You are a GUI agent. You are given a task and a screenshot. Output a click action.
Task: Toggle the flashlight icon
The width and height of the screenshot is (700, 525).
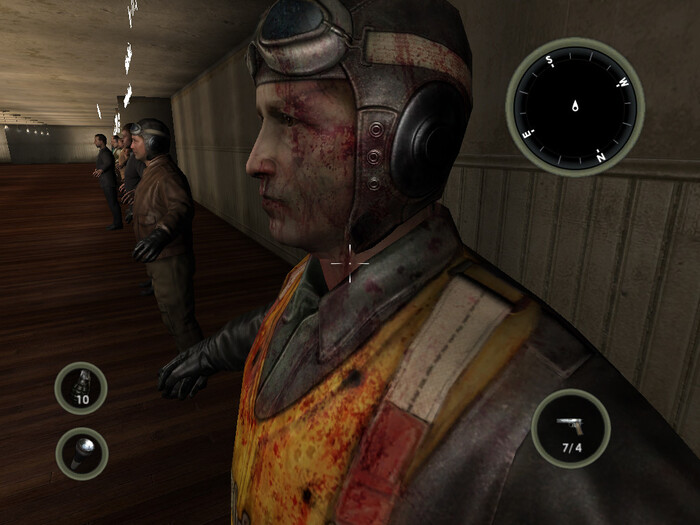[81, 452]
